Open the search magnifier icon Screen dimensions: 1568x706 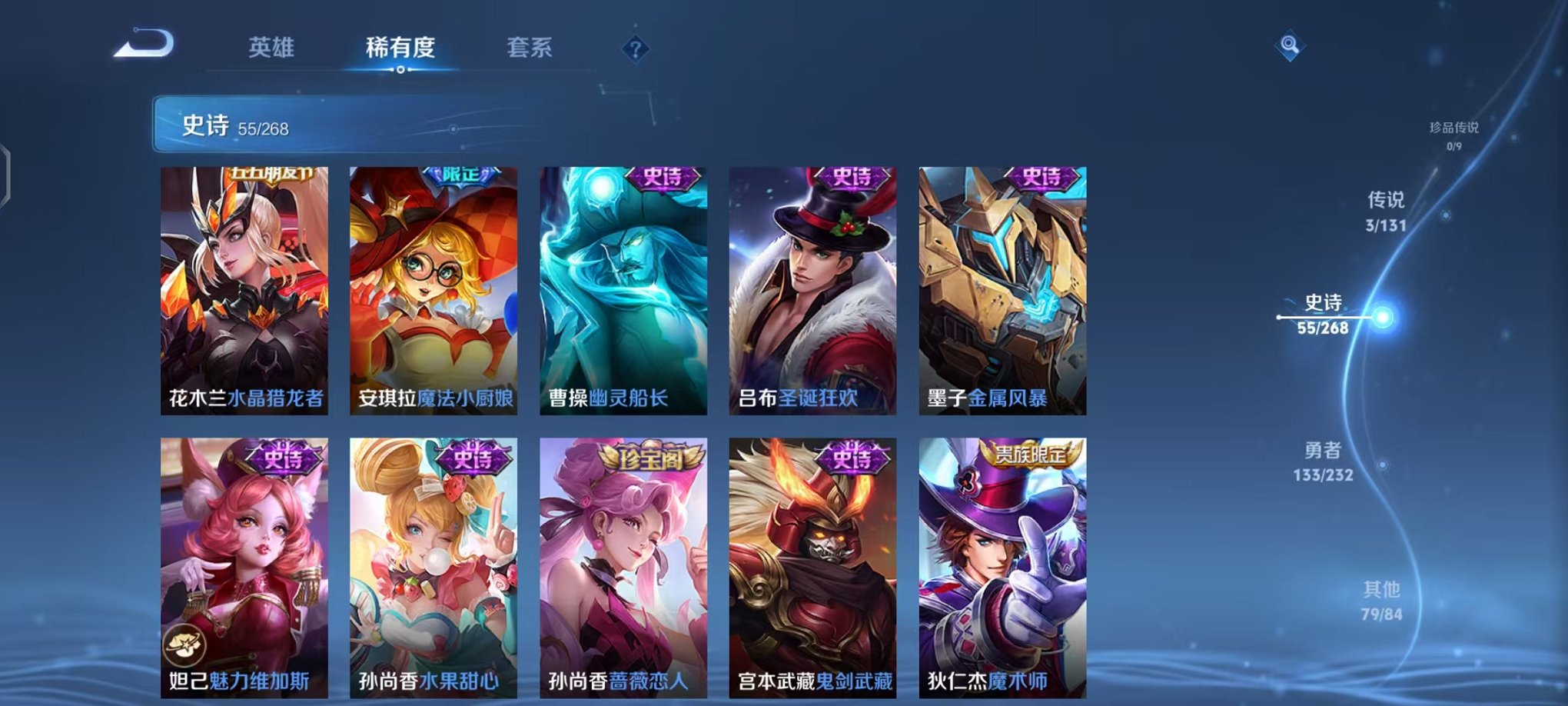pyautogui.click(x=1291, y=44)
